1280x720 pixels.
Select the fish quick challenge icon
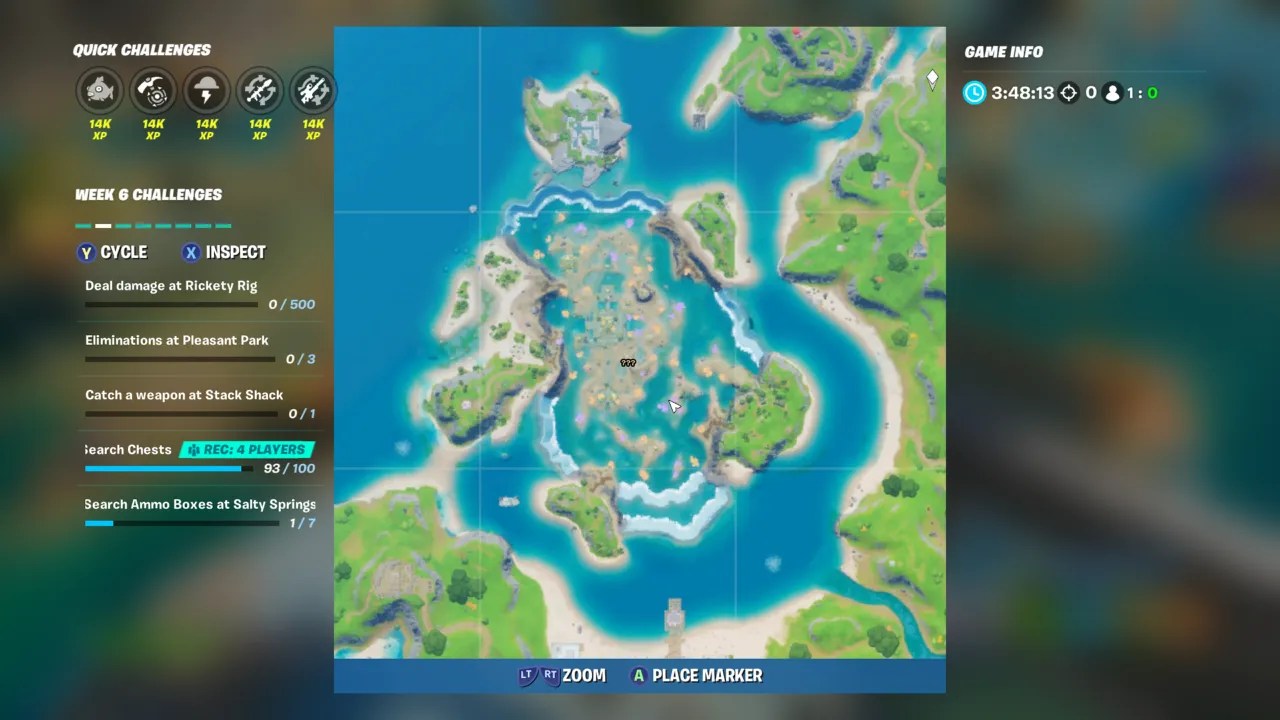coord(99,91)
